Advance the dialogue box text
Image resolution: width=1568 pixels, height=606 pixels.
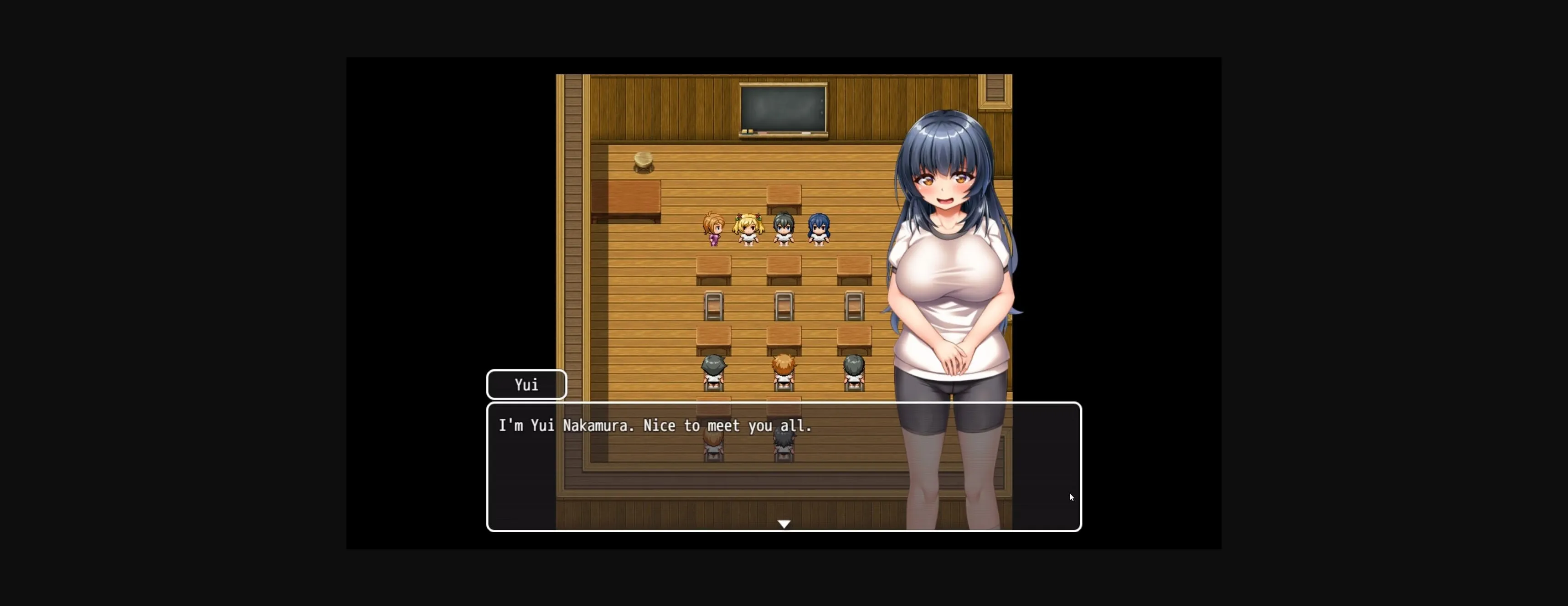pyautogui.click(x=784, y=469)
